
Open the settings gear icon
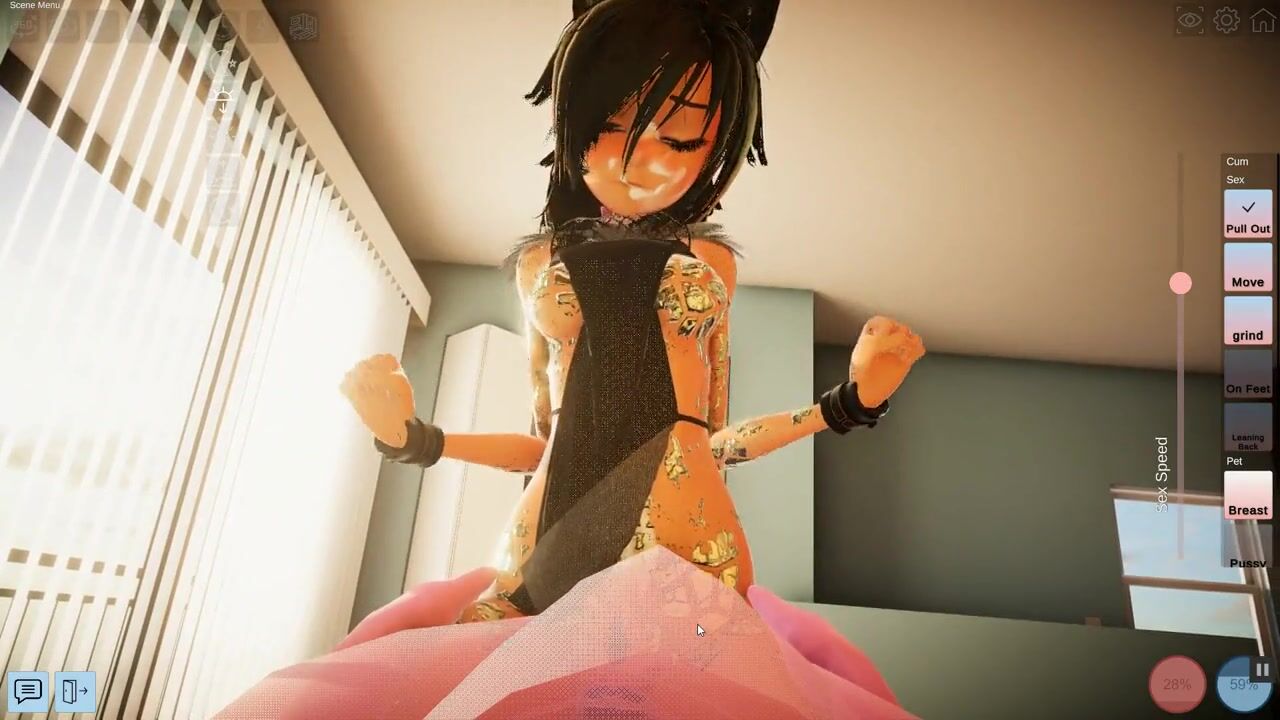[x=1226, y=20]
